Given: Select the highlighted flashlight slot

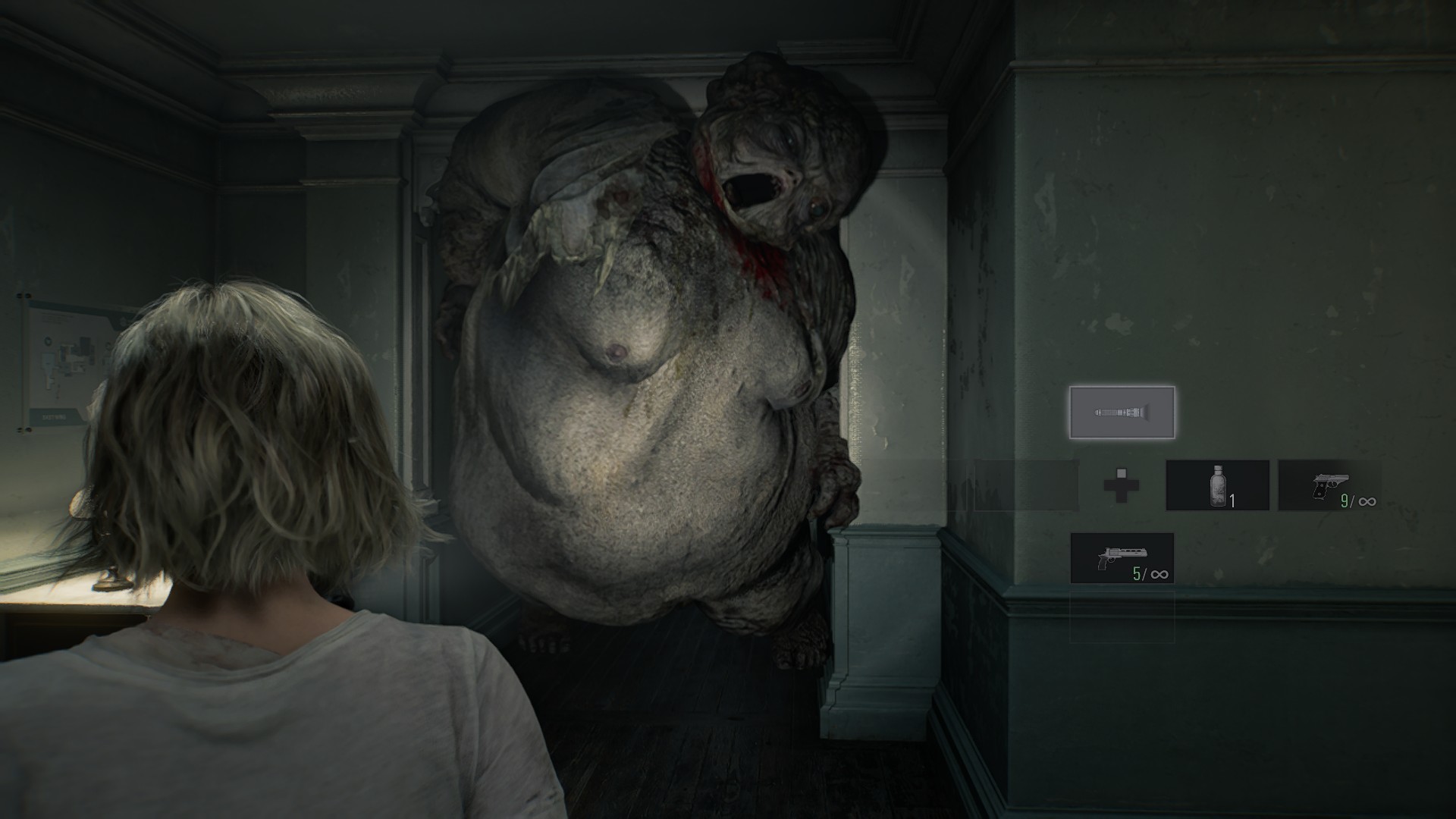Looking at the screenshot, I should point(1122,413).
